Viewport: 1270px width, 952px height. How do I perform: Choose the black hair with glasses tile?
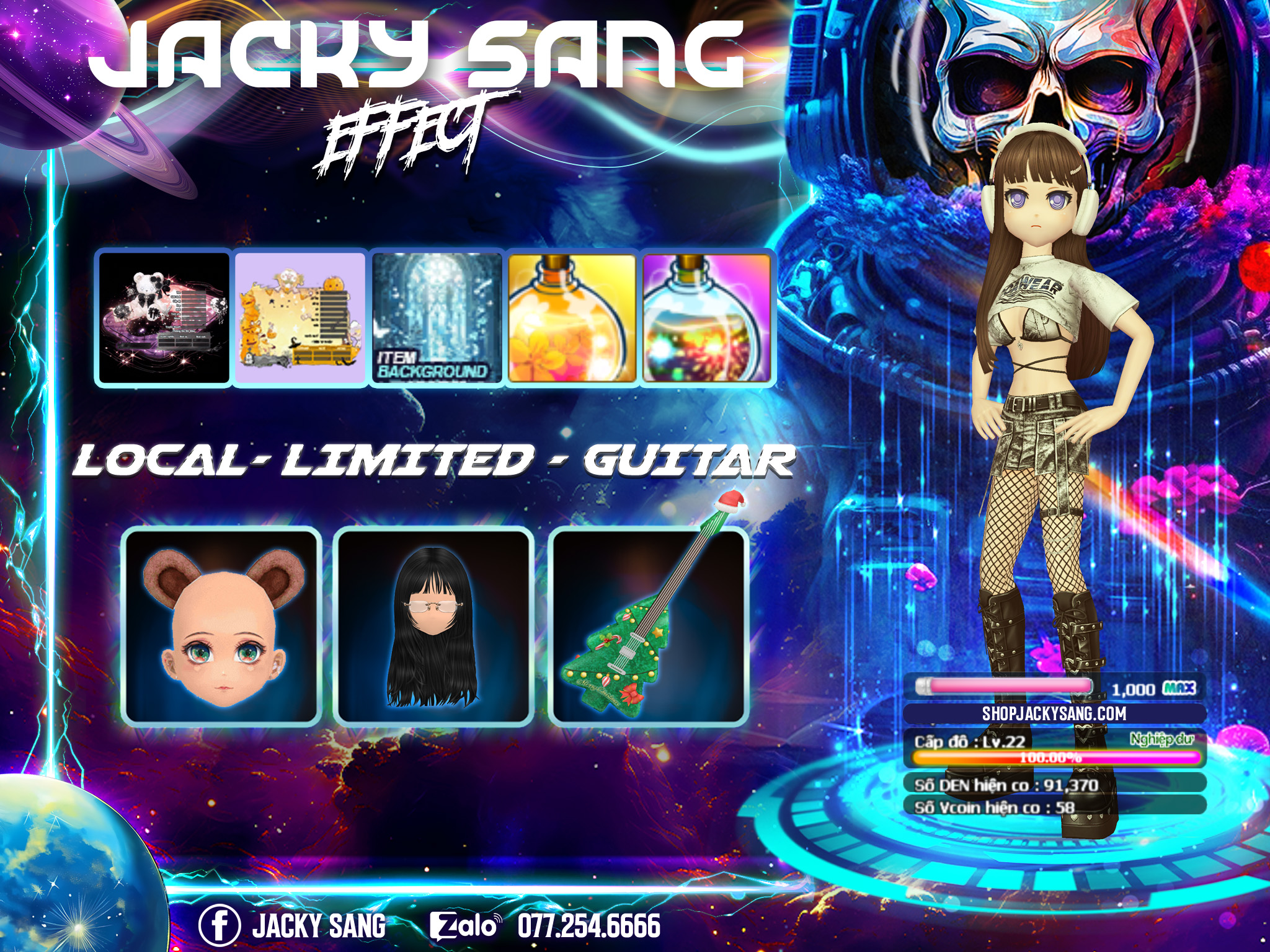pos(433,626)
